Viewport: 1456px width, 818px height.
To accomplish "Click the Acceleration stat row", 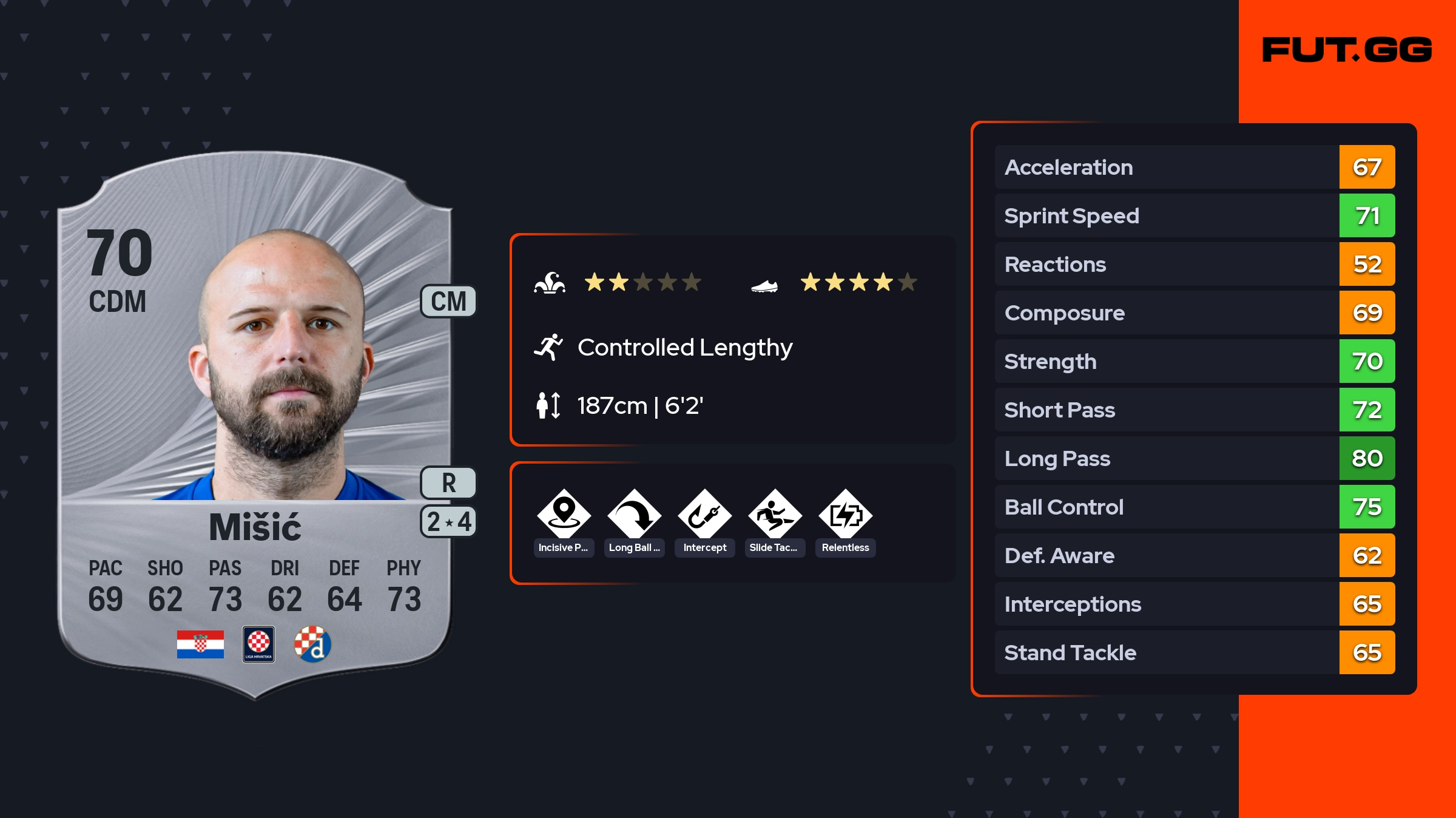I will [x=1195, y=167].
